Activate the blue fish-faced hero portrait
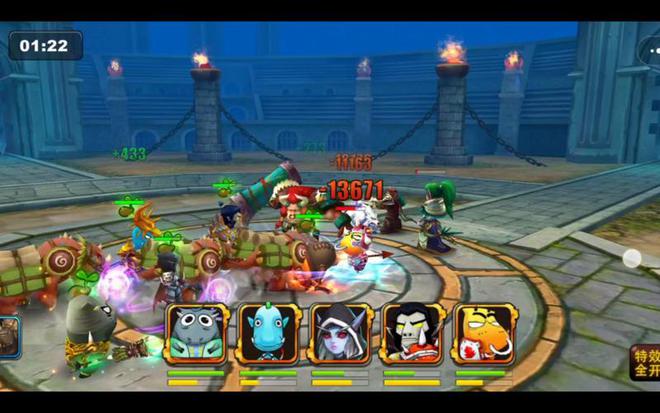The height and width of the screenshot is (413, 660). click(269, 333)
